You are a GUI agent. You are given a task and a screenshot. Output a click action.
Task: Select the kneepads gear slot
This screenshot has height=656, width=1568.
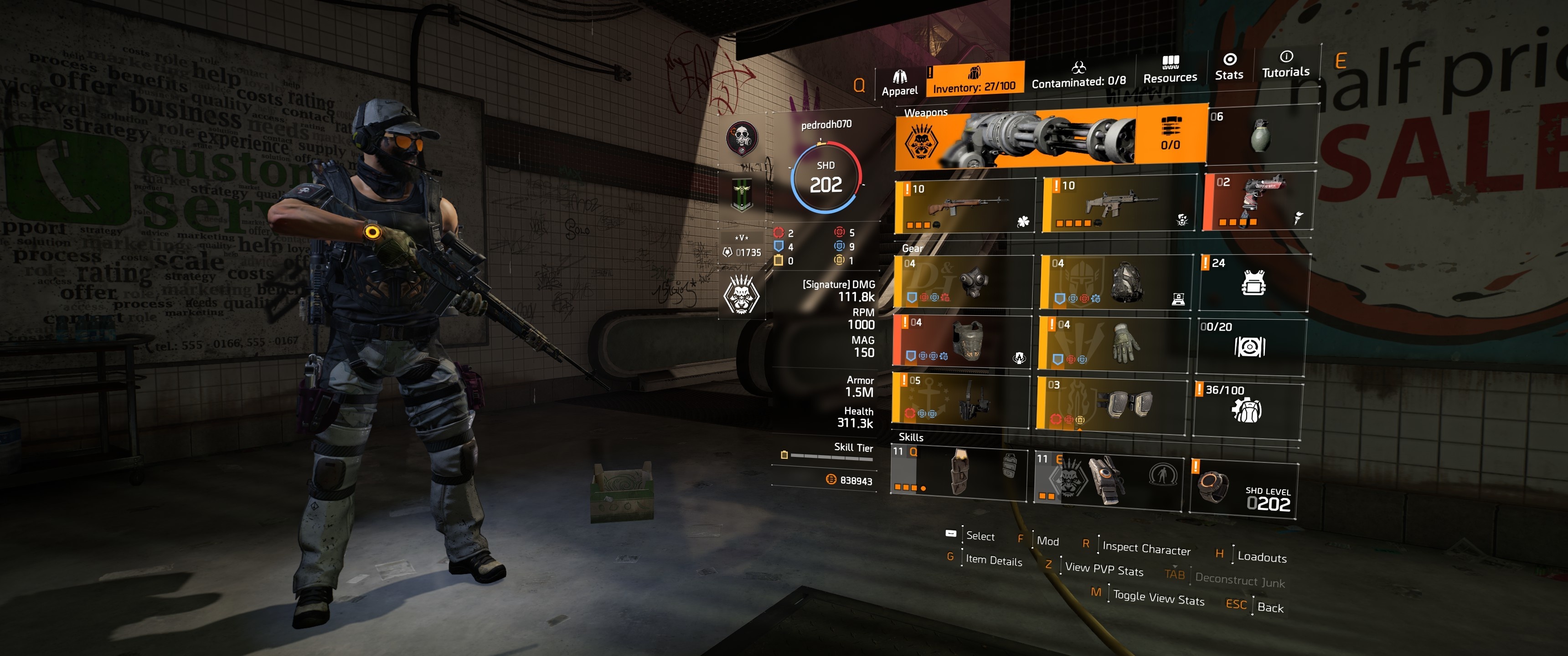point(1111,402)
